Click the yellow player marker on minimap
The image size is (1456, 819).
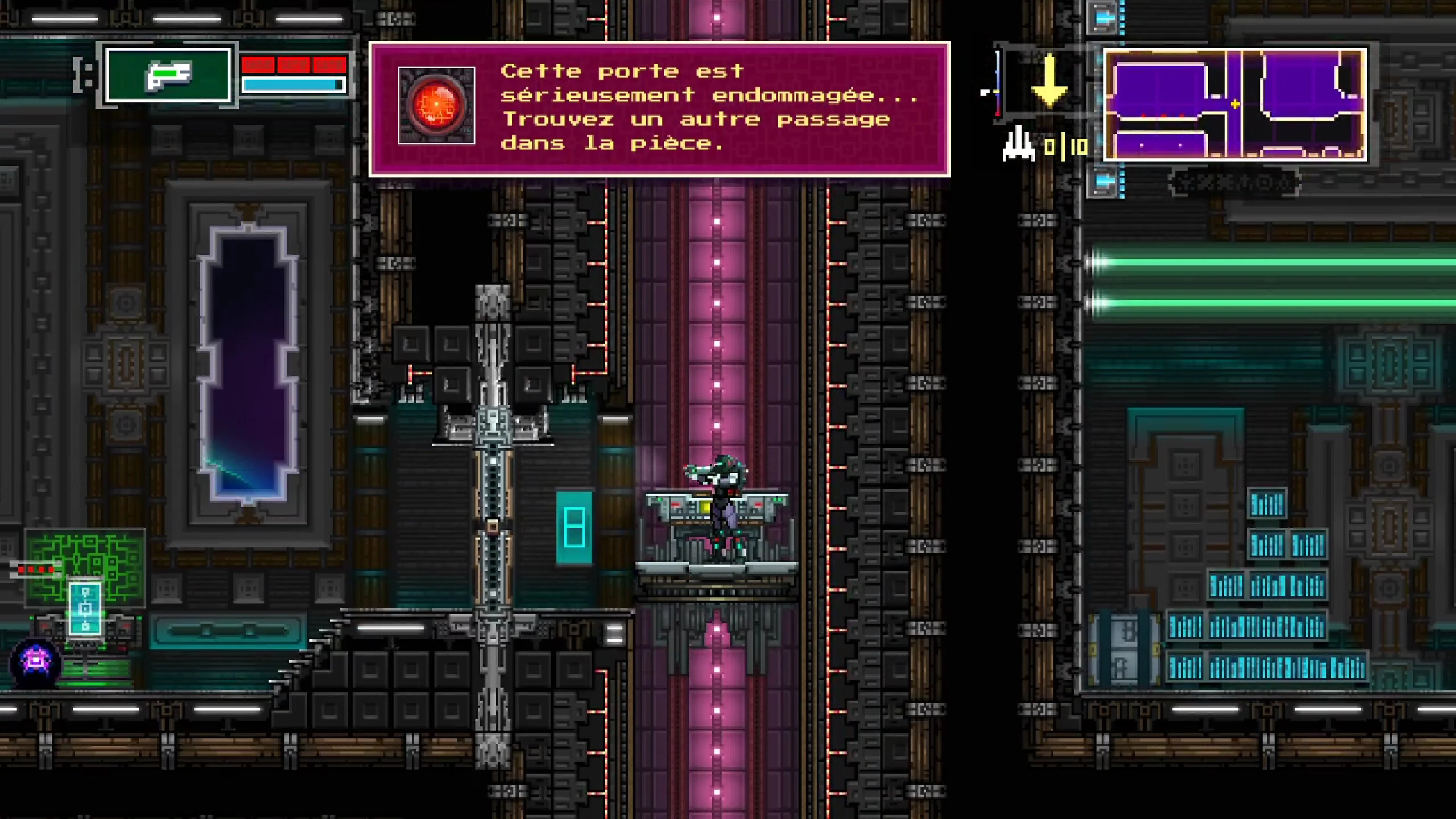pyautogui.click(x=1236, y=104)
